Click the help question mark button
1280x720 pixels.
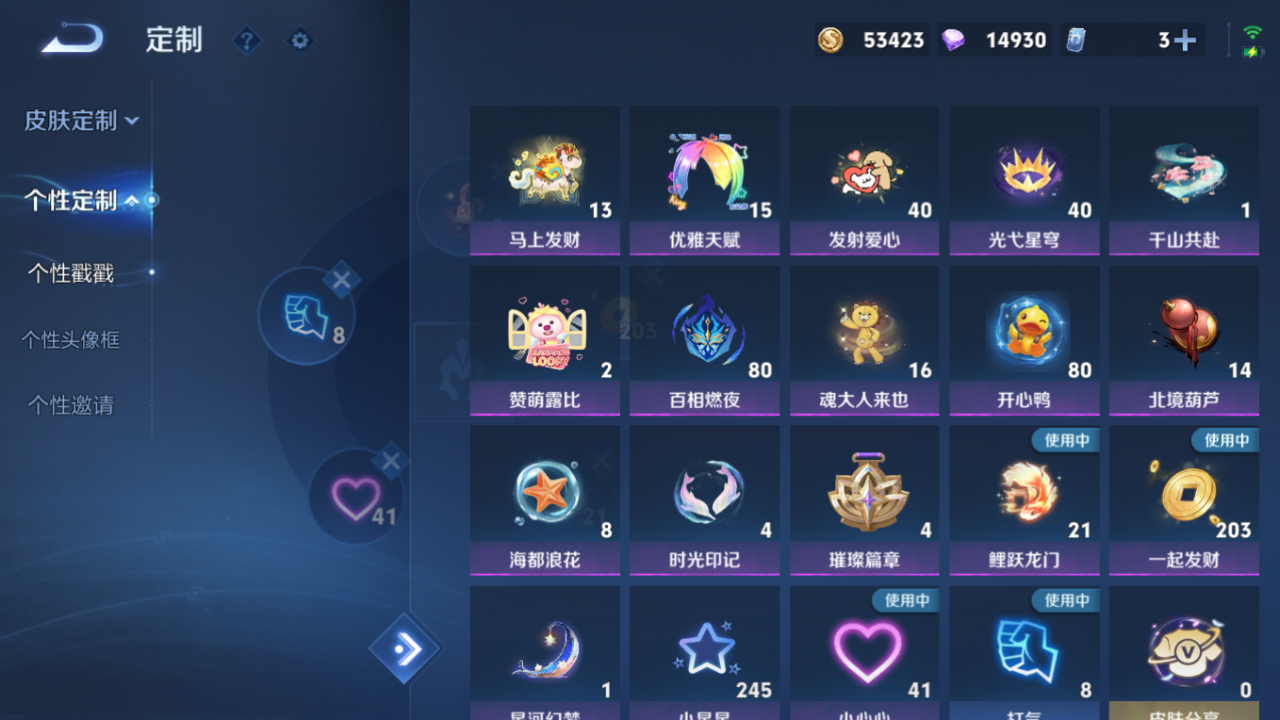[x=246, y=41]
